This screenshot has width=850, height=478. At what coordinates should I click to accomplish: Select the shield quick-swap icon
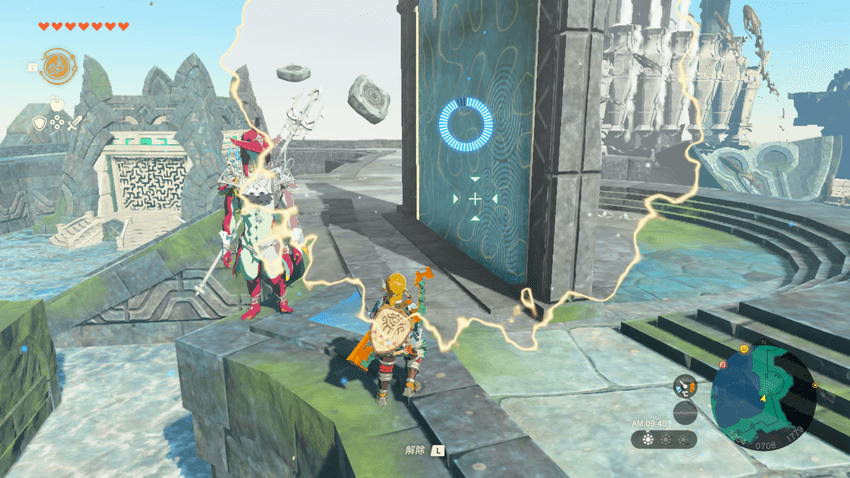tap(40, 123)
